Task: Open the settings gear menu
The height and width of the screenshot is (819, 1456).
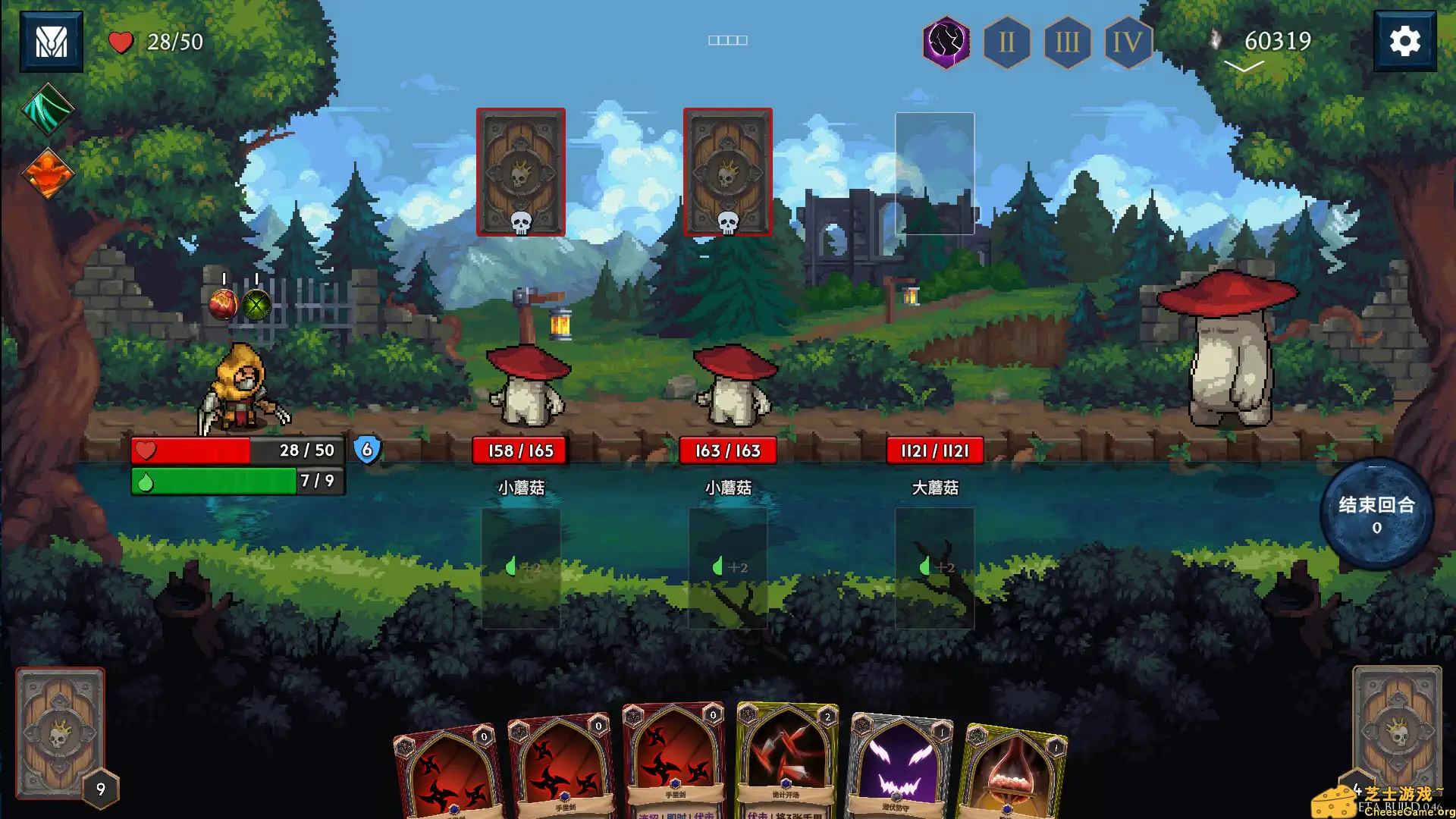Action: 1407,42
